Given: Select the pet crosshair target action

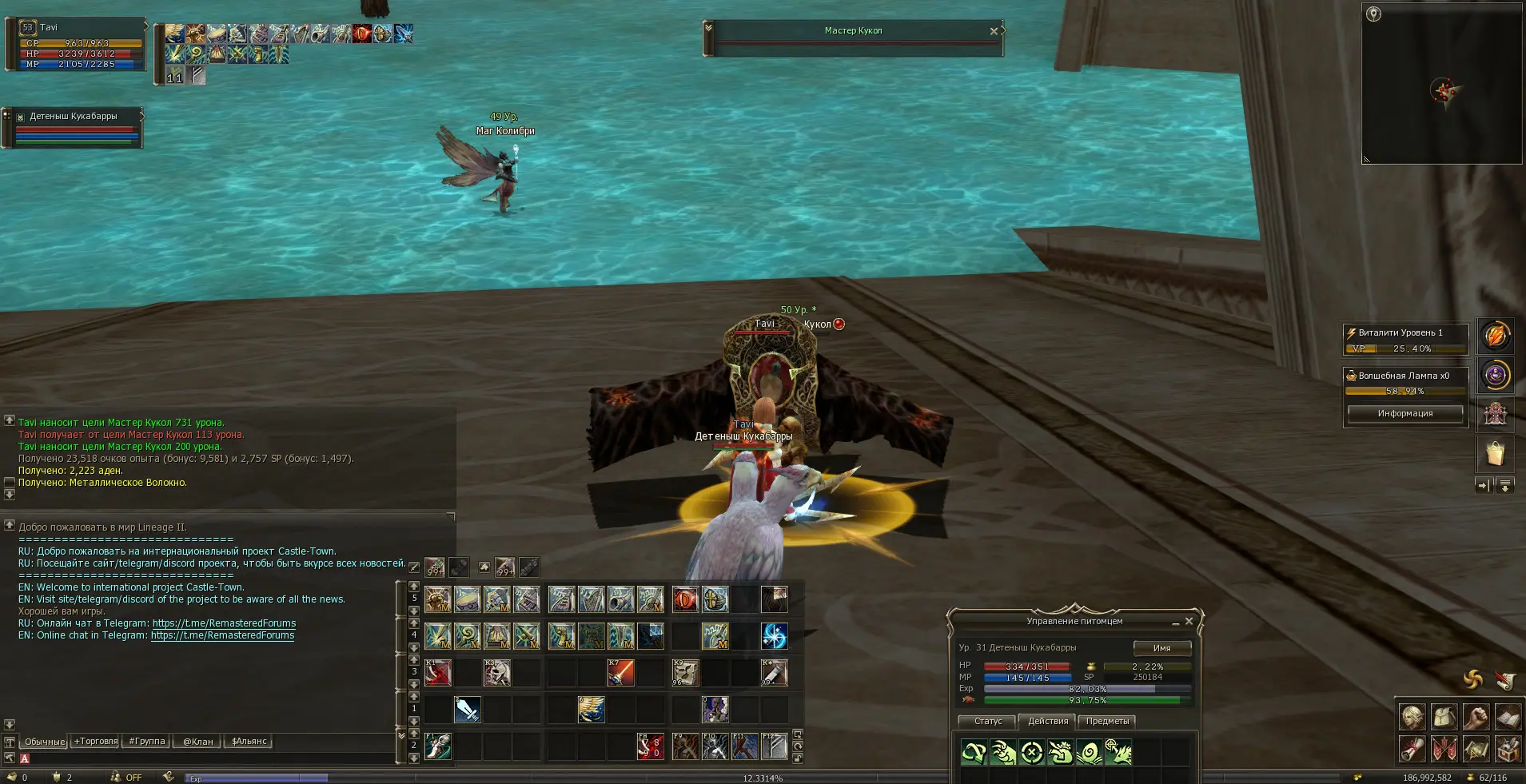Looking at the screenshot, I should (1032, 752).
